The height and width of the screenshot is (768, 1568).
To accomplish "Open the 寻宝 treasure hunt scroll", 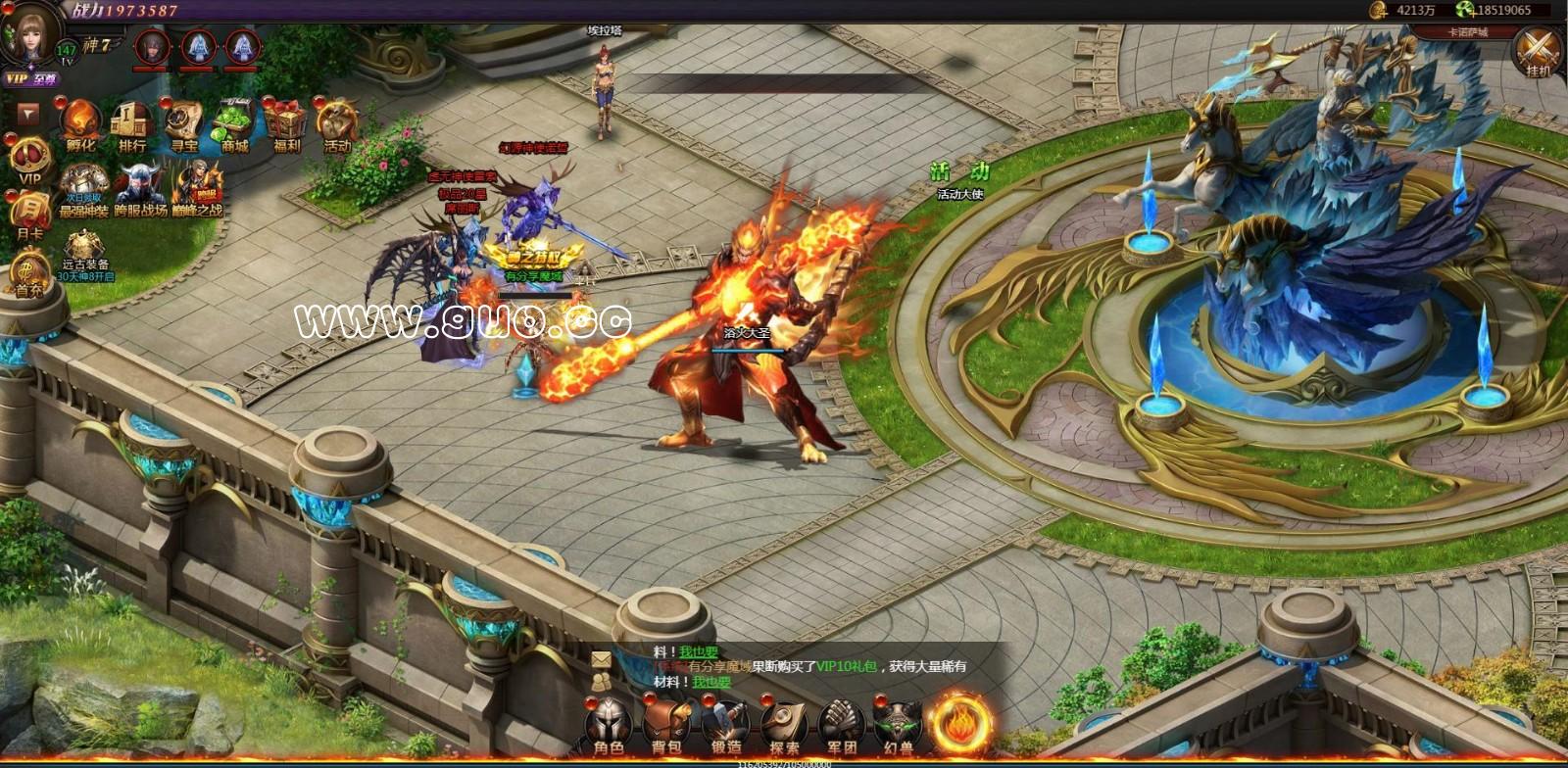I will pos(183,125).
